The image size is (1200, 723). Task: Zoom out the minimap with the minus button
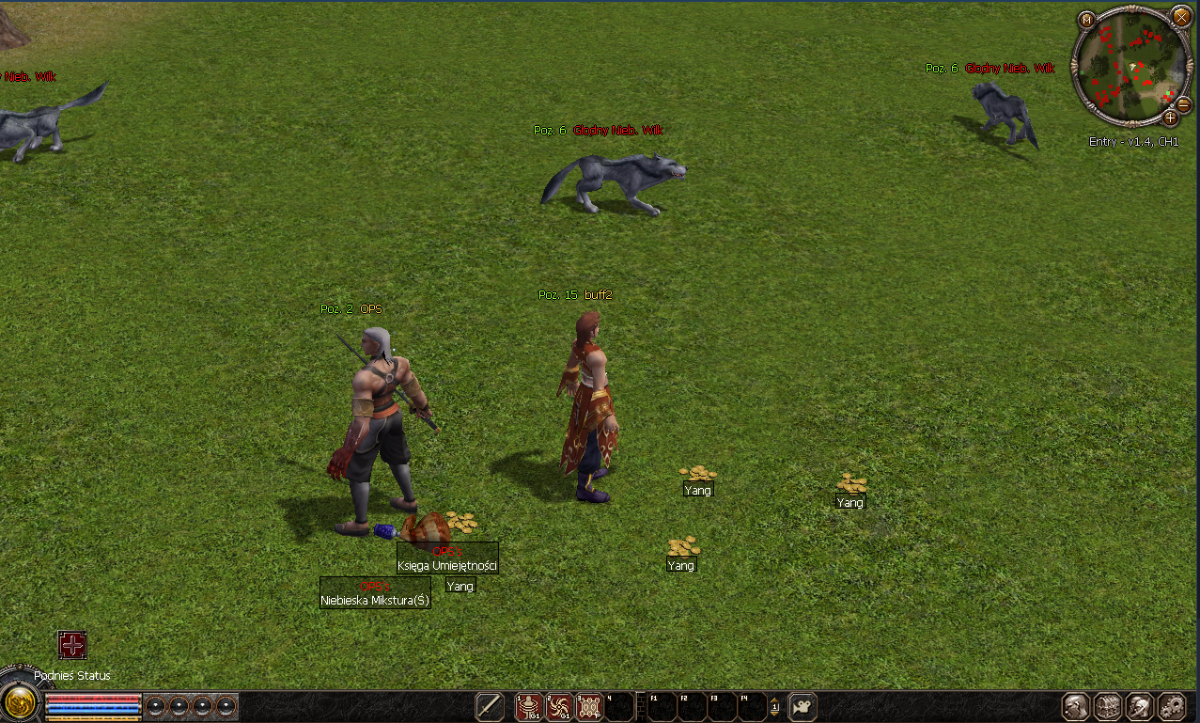pyautogui.click(x=1184, y=104)
